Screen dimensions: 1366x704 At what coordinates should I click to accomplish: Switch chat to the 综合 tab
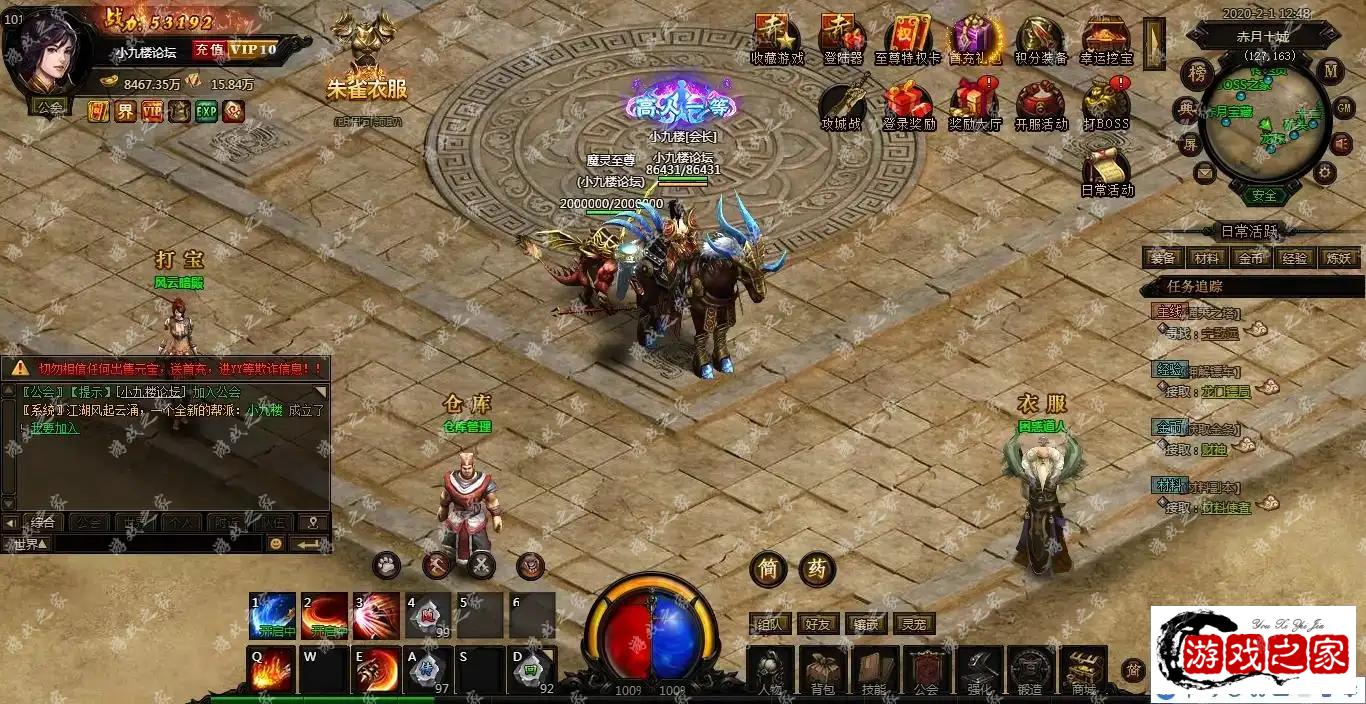(42, 522)
